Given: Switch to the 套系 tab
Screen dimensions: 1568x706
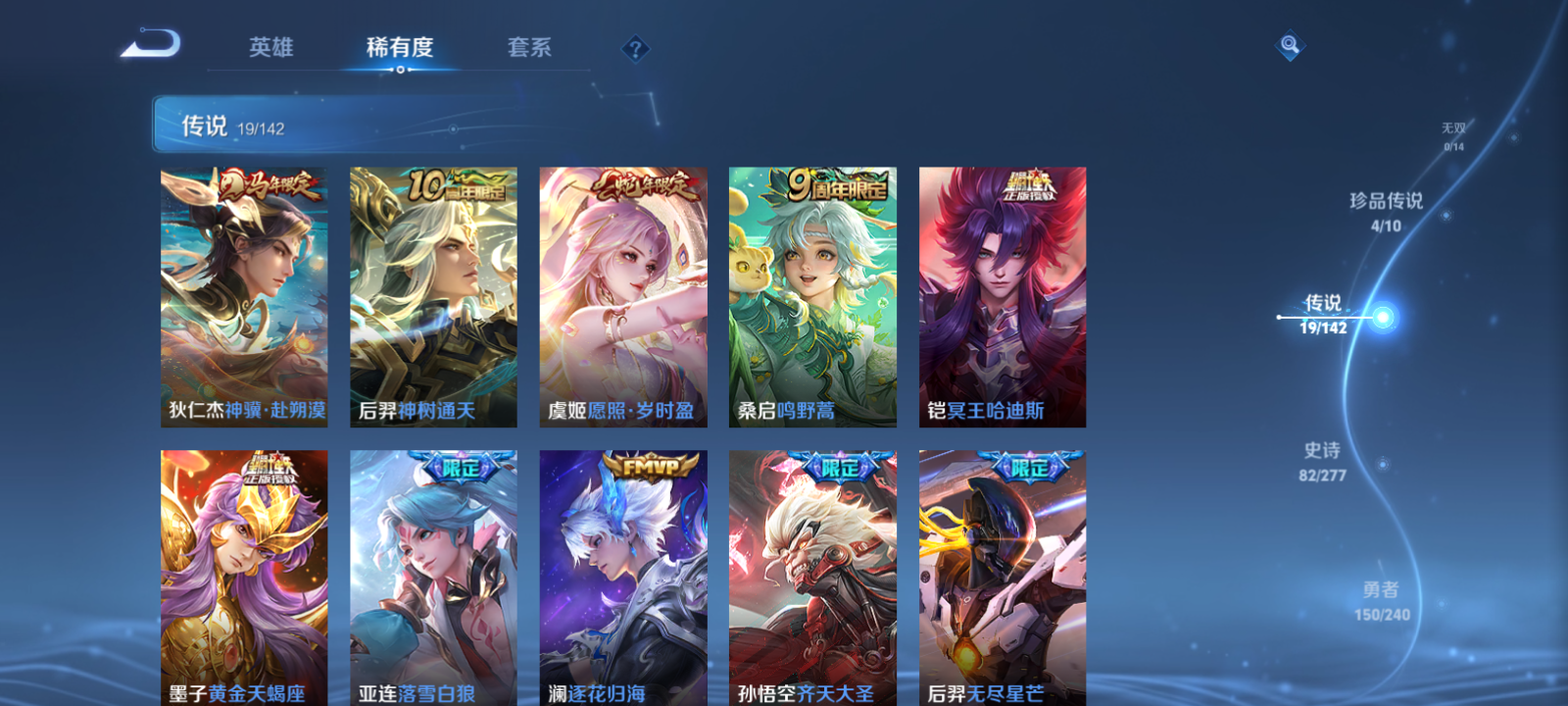Looking at the screenshot, I should coord(529,48).
